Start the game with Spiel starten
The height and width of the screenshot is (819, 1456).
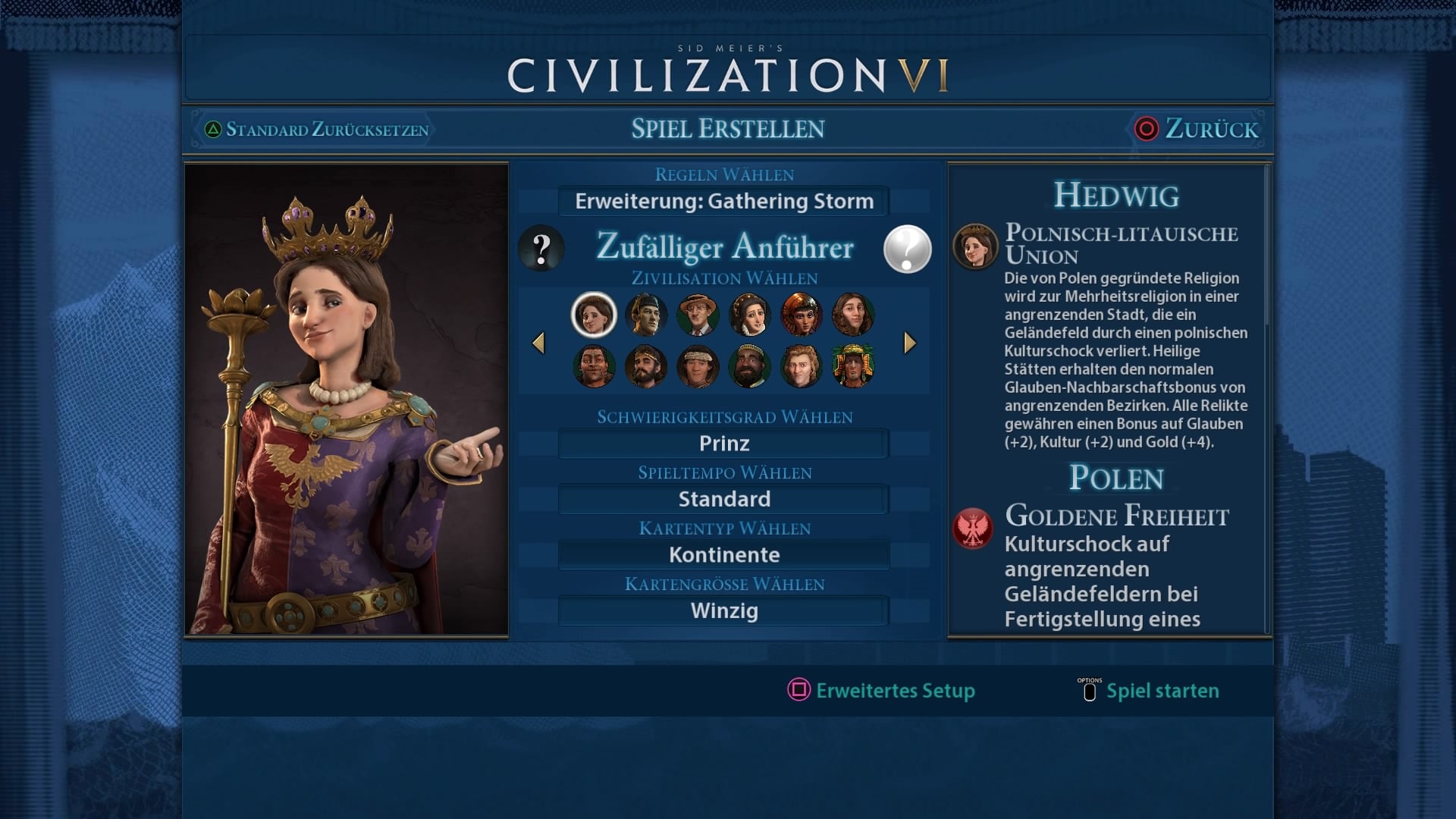point(1149,691)
